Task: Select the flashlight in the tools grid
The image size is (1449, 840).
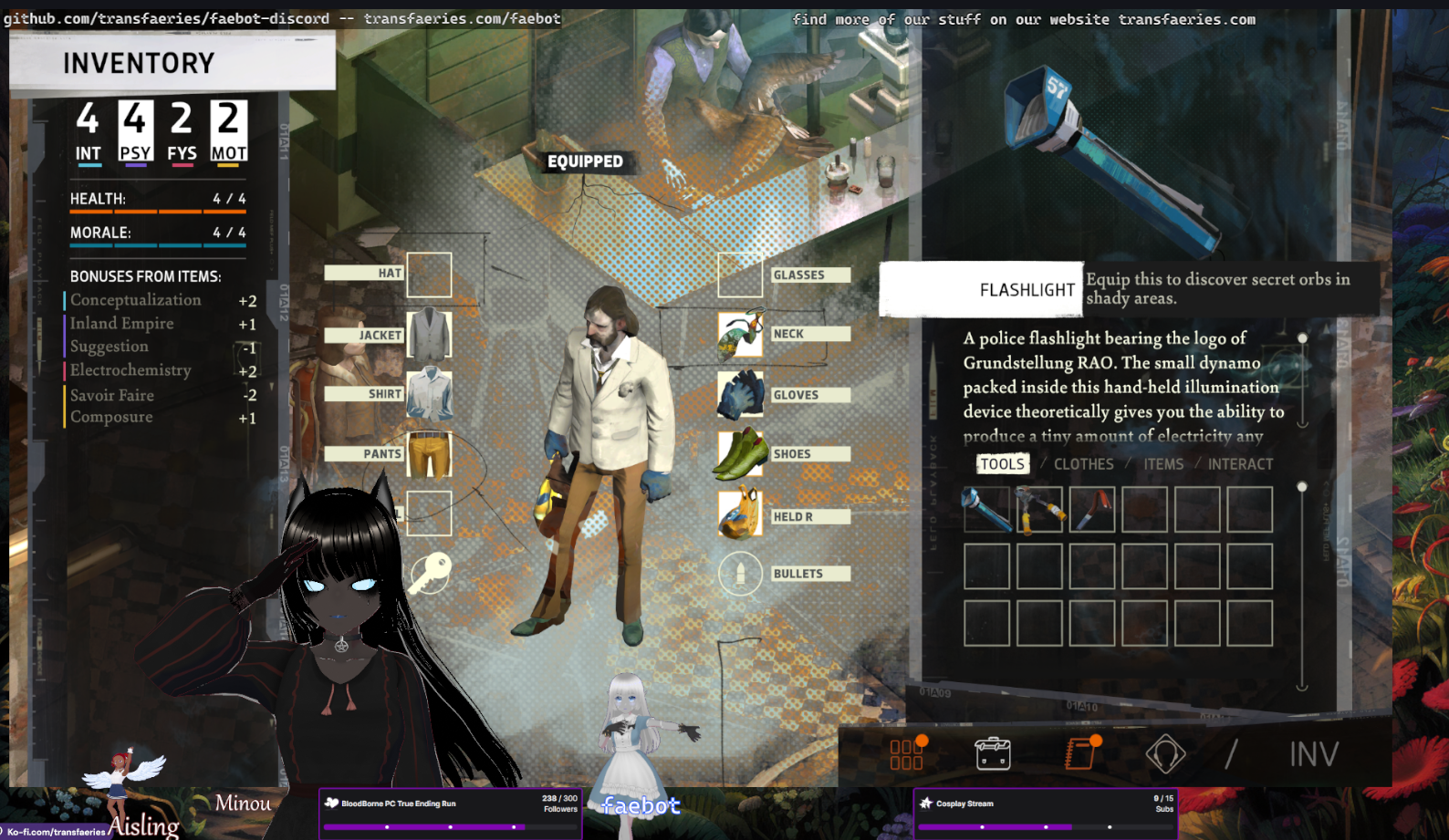Action: [986, 509]
